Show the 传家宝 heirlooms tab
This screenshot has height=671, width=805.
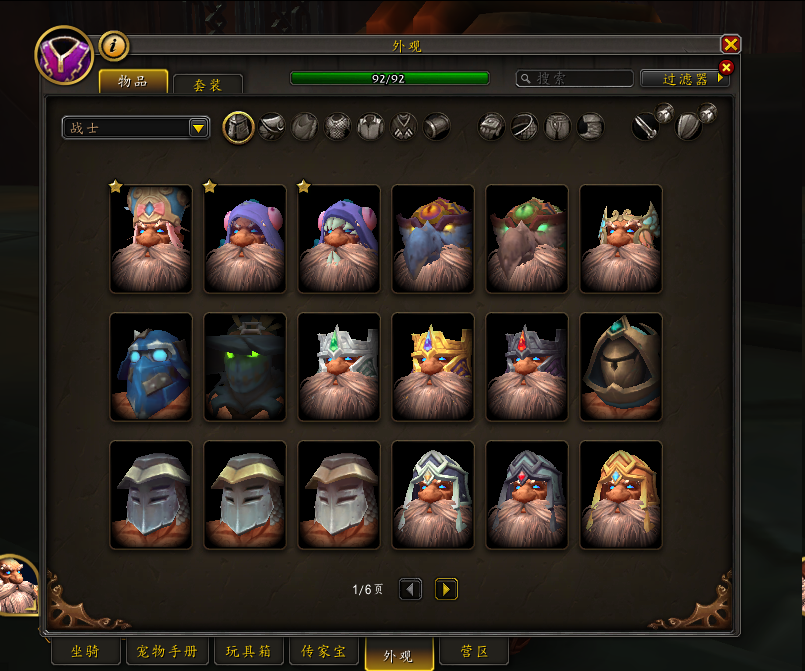coord(325,652)
